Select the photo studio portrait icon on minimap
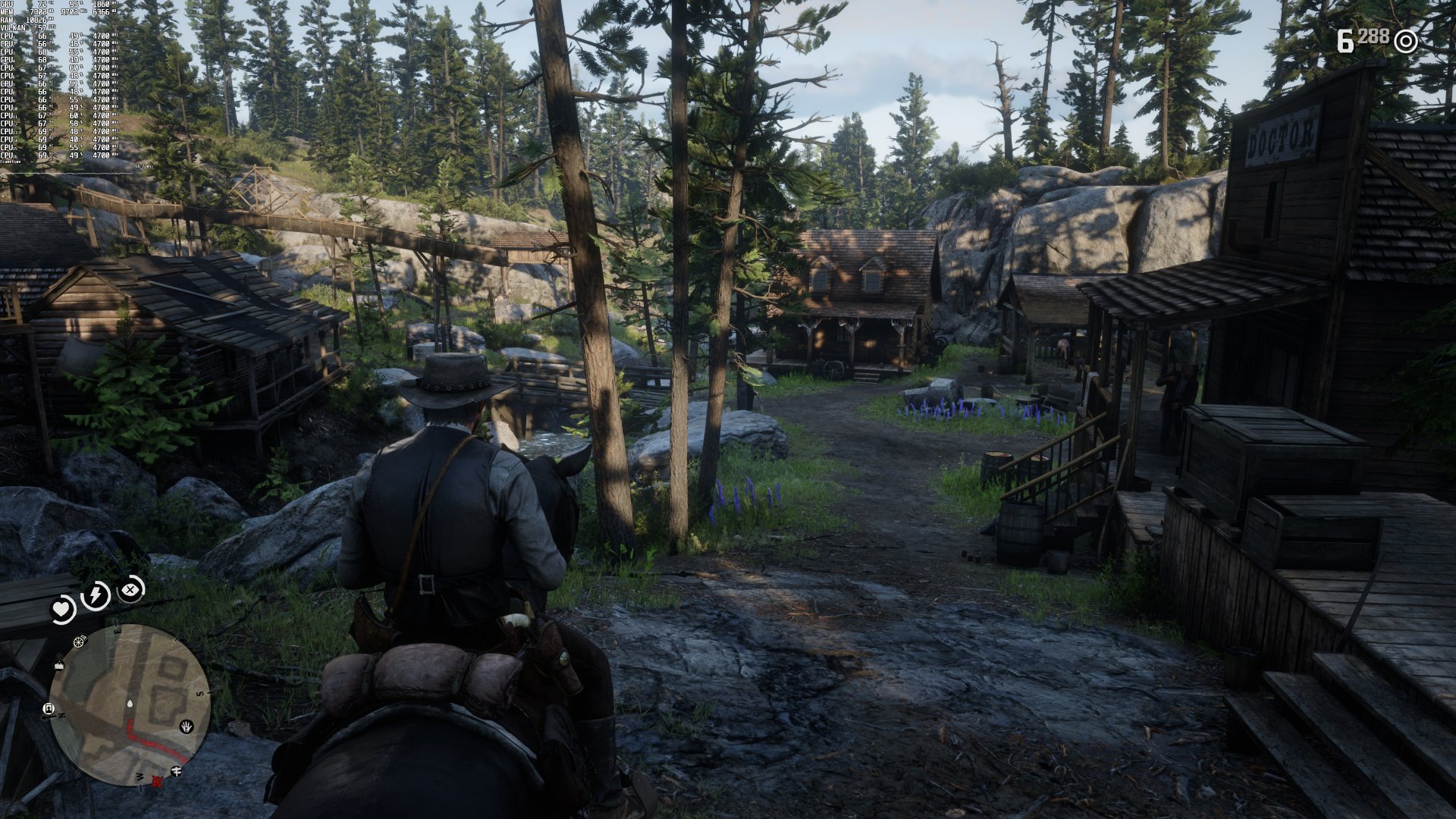The height and width of the screenshot is (819, 1456). (x=49, y=708)
